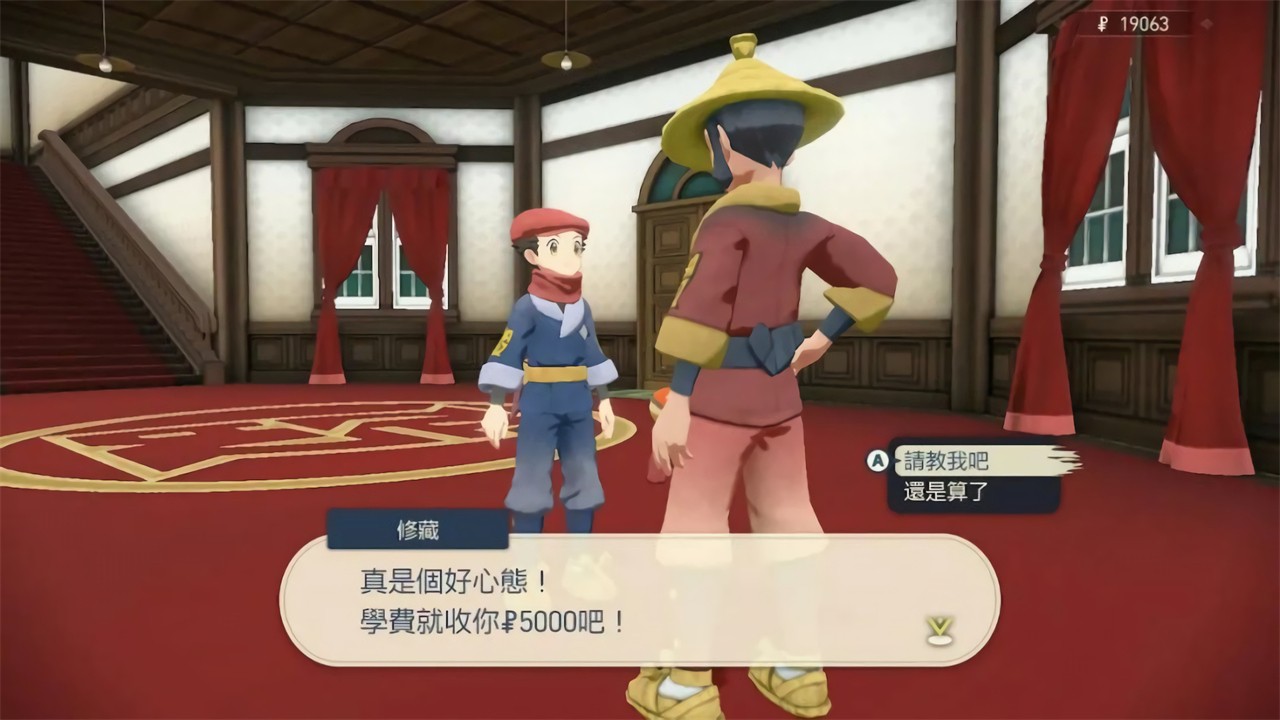This screenshot has height=720, width=1280.
Task: Click the yellow dialogue advance chevron
Action: click(x=938, y=625)
